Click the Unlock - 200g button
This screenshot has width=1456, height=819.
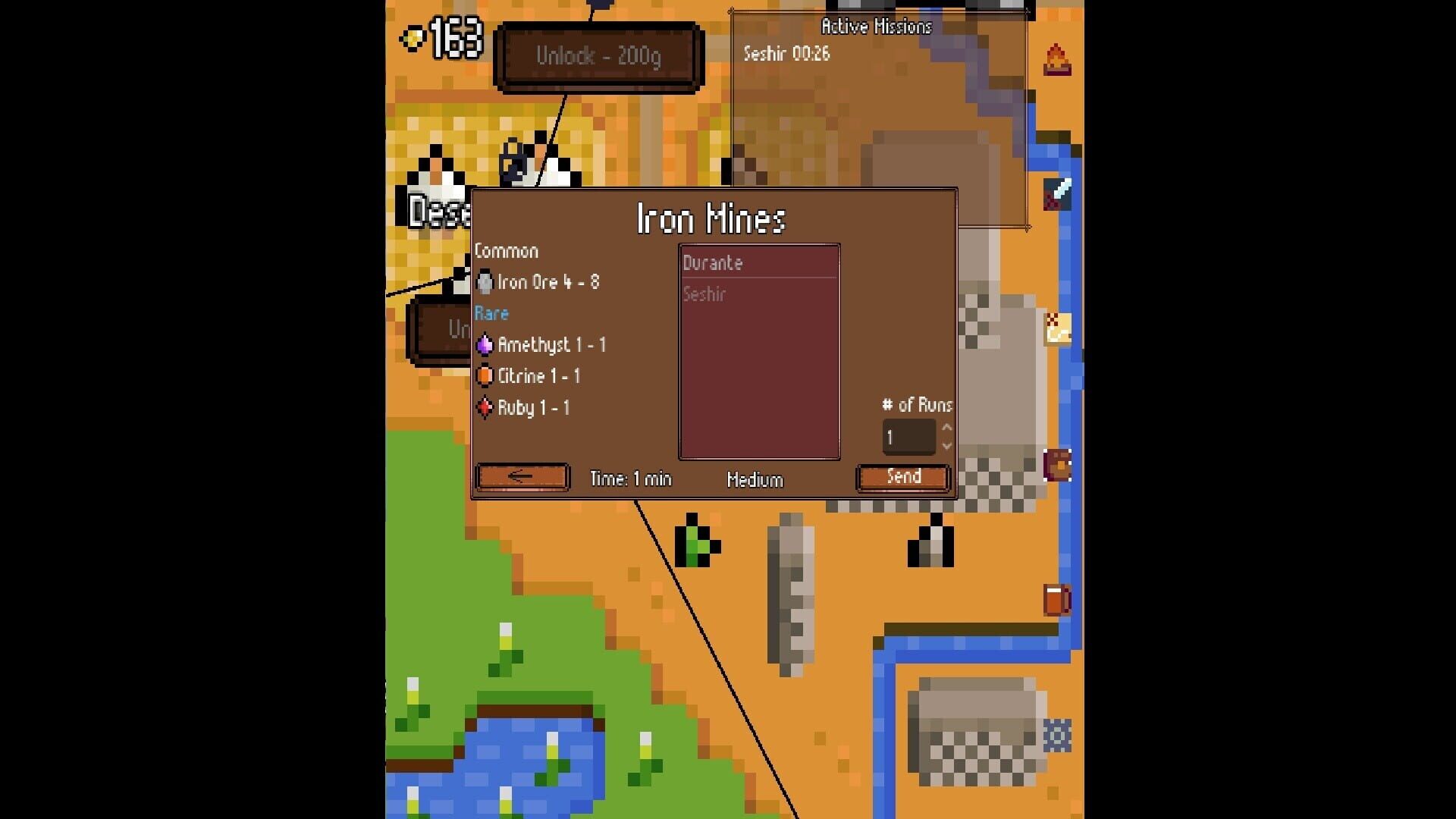(x=598, y=56)
